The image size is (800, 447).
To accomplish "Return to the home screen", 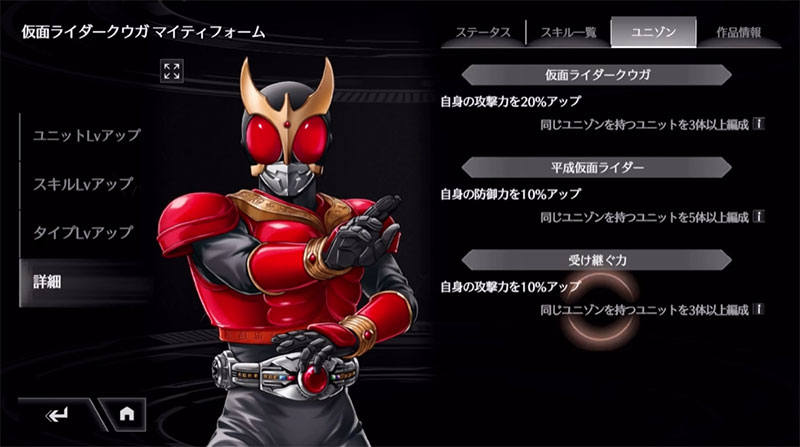I will coord(127,412).
